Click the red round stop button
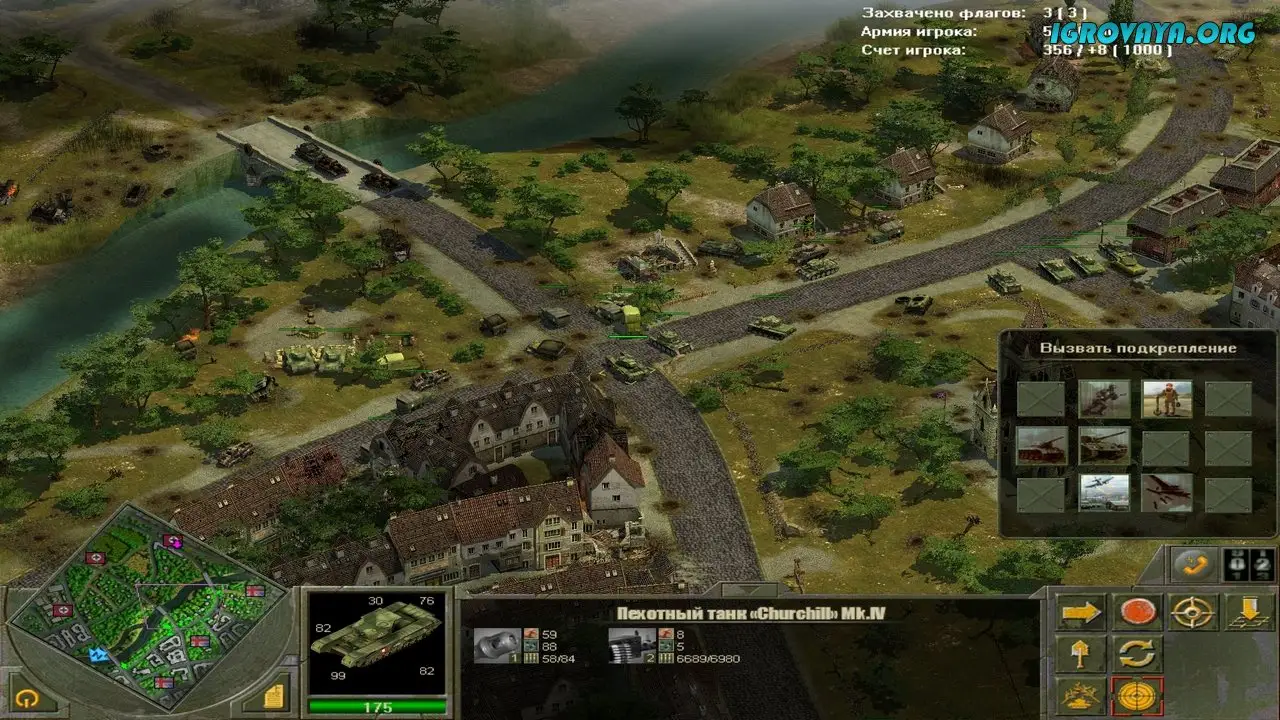This screenshot has width=1280, height=720. pyautogui.click(x=1137, y=611)
